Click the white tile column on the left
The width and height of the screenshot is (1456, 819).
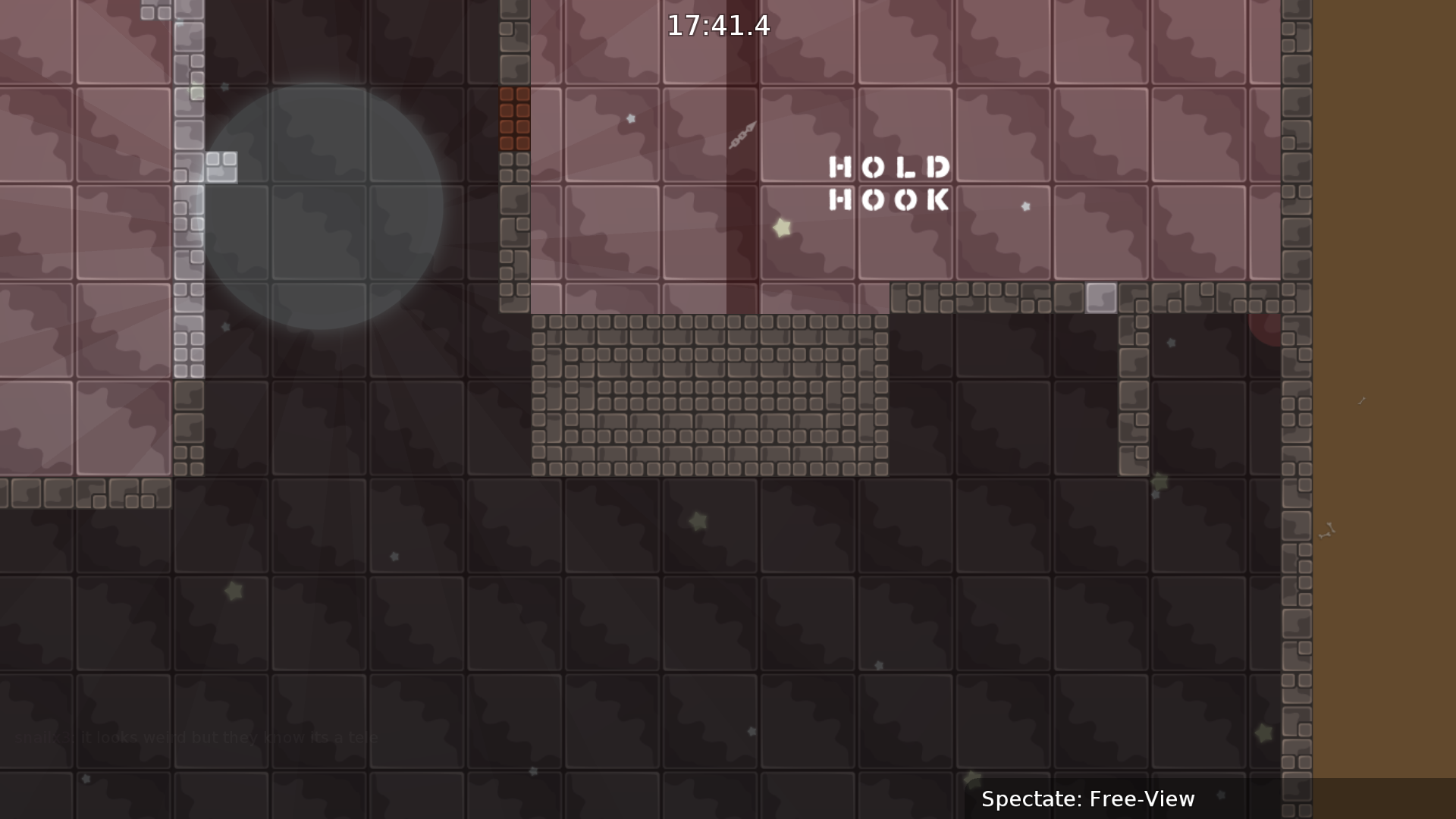click(x=187, y=227)
